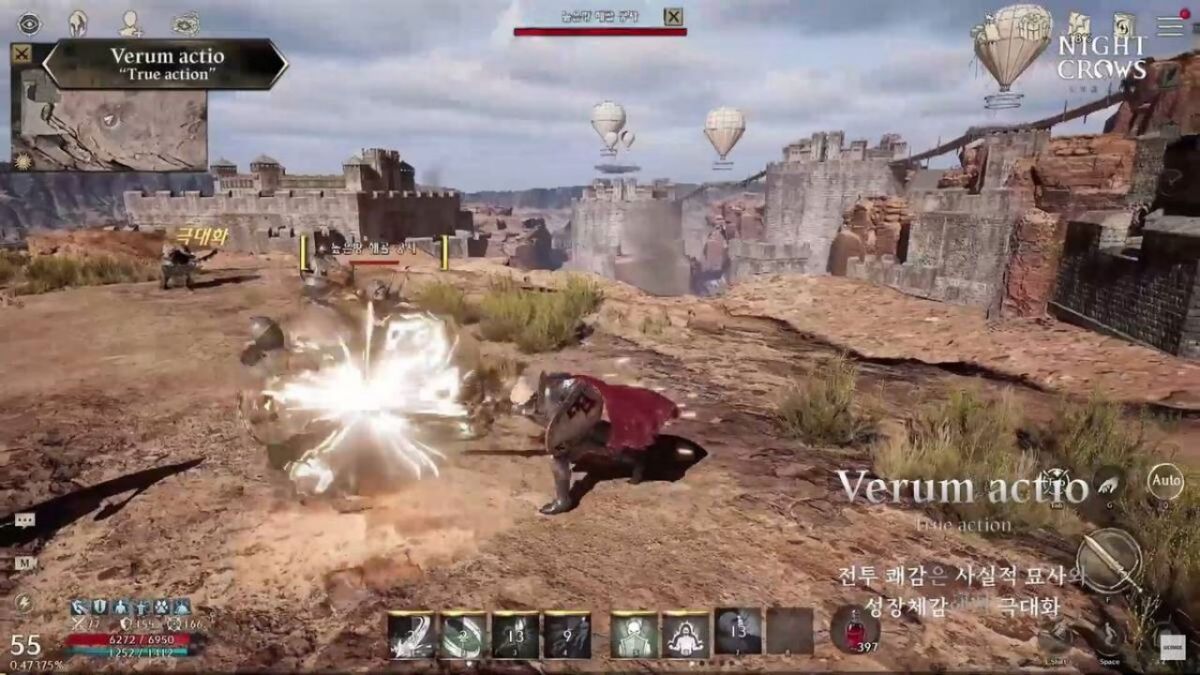Screen dimensions: 1200x675
Task: Activate the wing dash skill button
Action: coord(1108,487)
